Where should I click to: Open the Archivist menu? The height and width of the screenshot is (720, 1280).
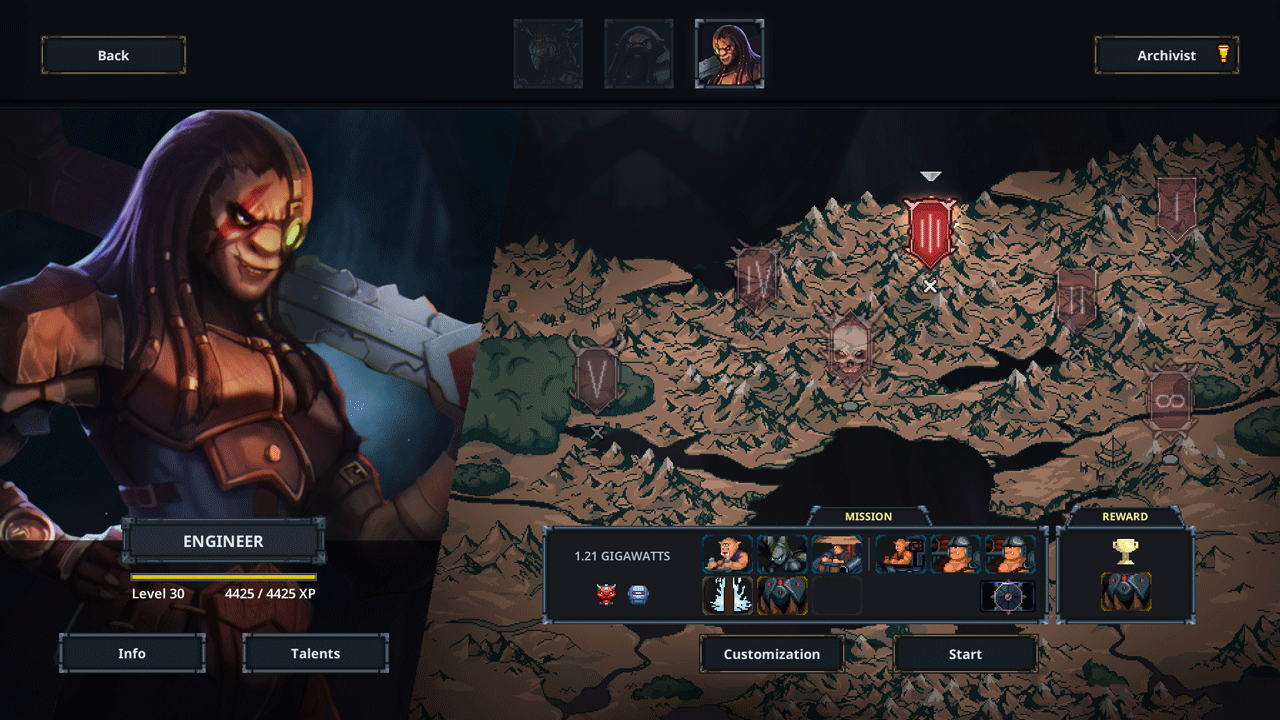click(x=1166, y=56)
